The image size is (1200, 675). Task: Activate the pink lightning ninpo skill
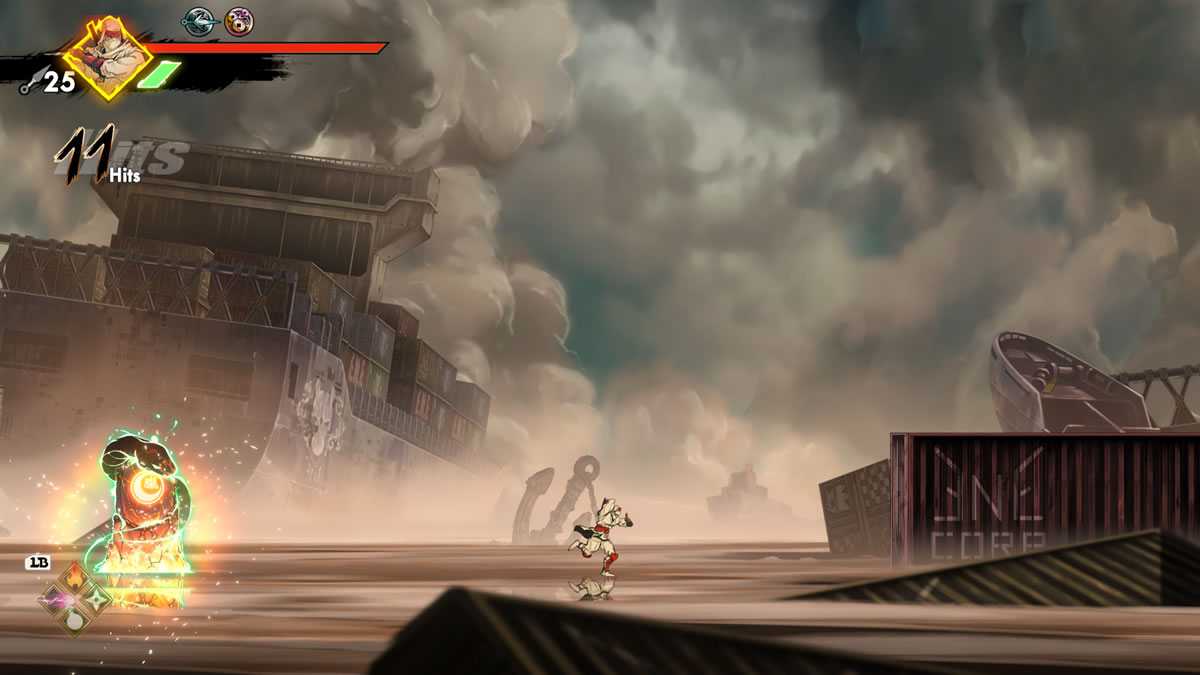(53, 600)
